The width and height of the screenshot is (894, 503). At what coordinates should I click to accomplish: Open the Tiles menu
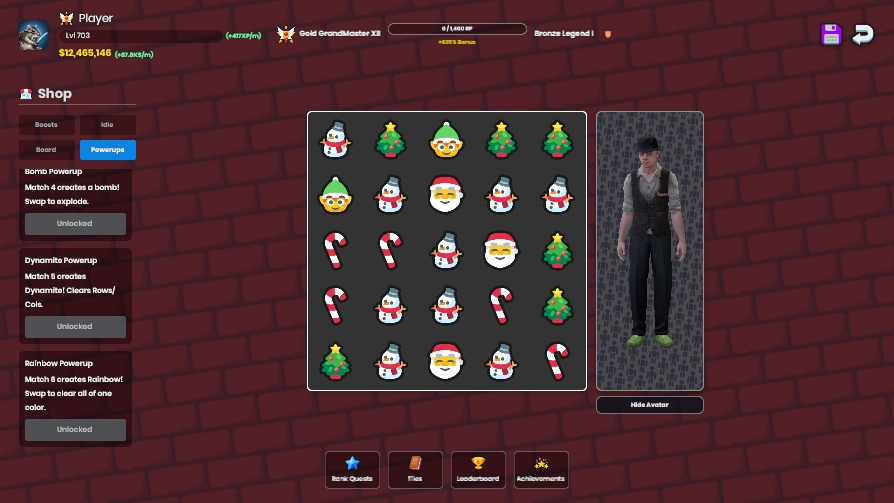[x=415, y=470]
